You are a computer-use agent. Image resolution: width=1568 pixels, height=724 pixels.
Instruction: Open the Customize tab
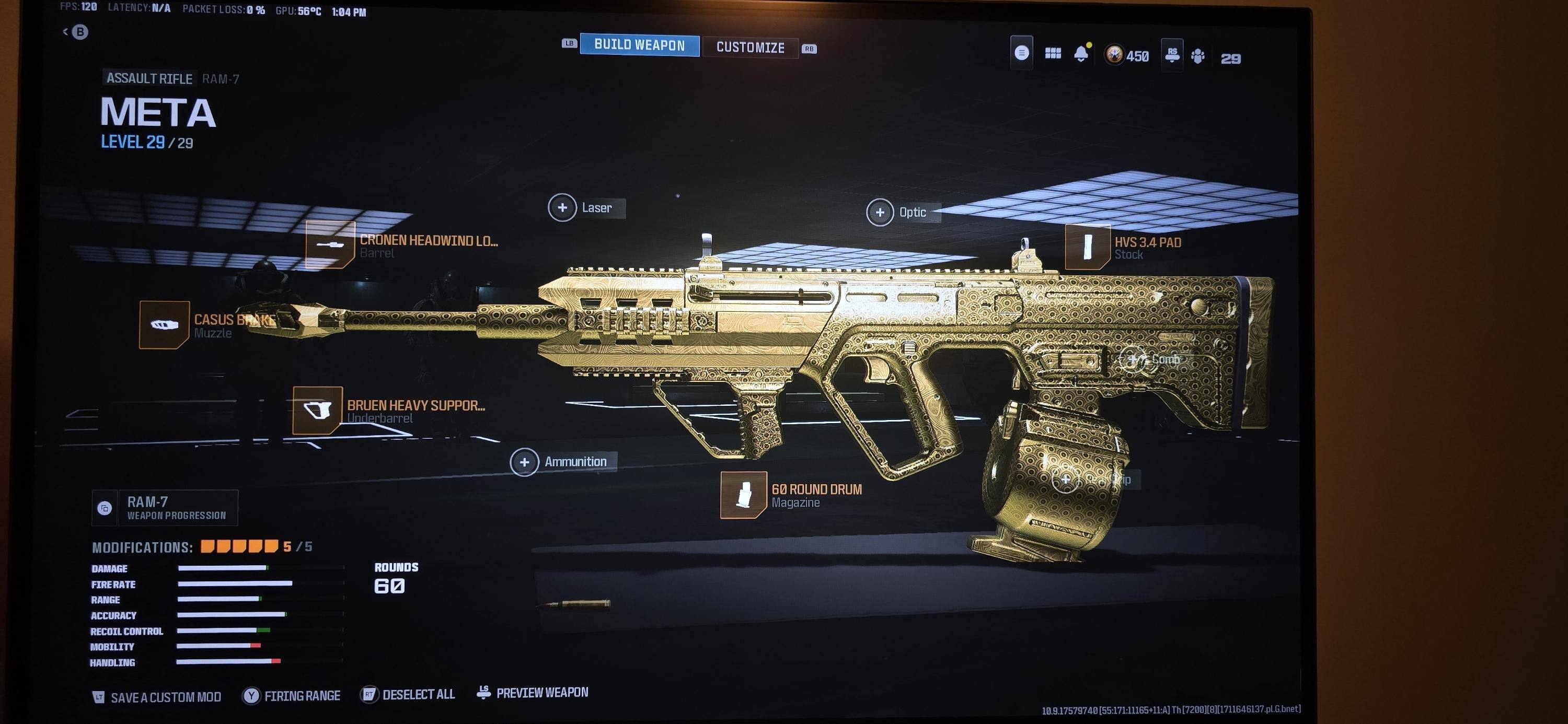(750, 47)
